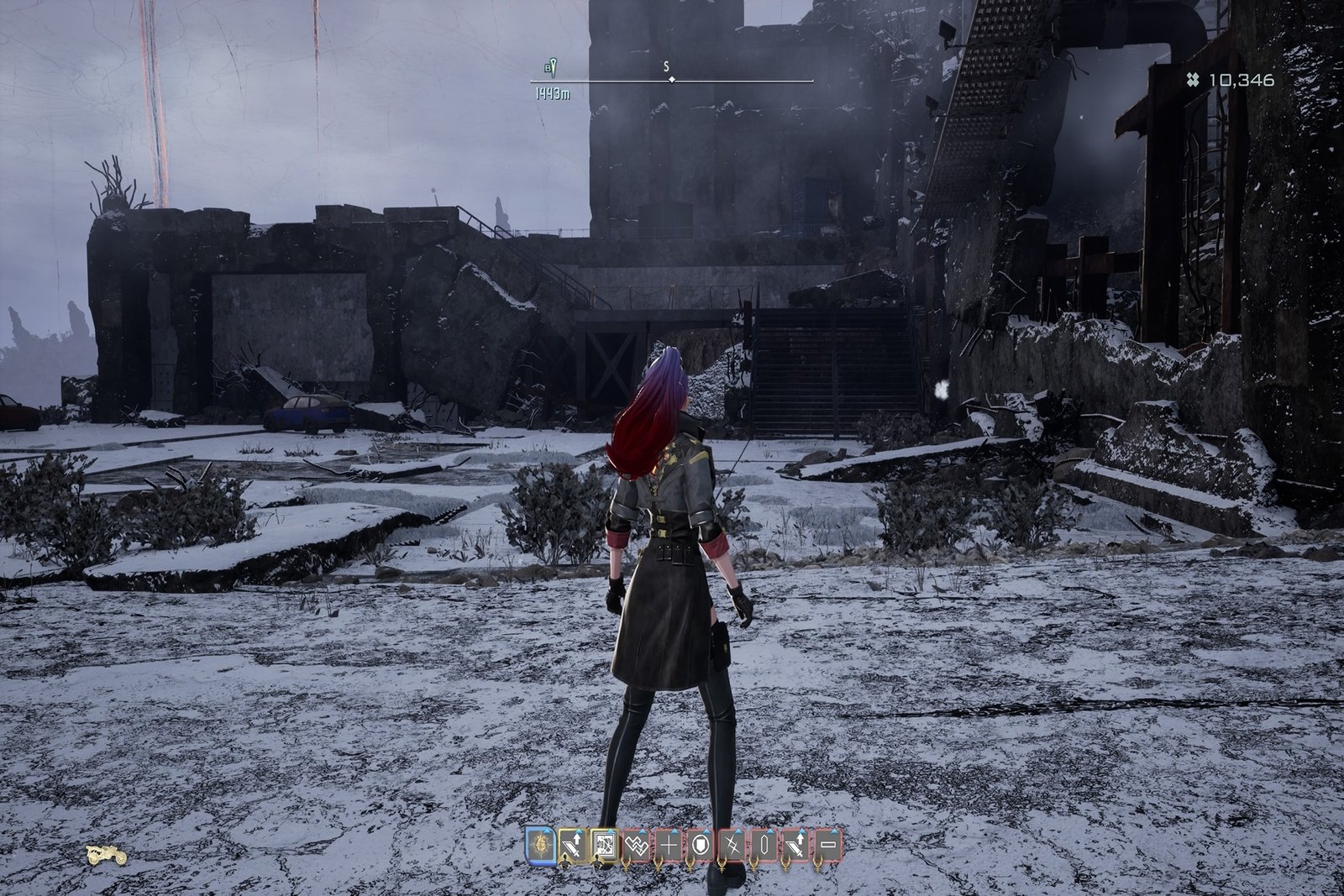The height and width of the screenshot is (896, 1344).
Task: Pick the elongated crystal ability slot
Action: [x=764, y=846]
